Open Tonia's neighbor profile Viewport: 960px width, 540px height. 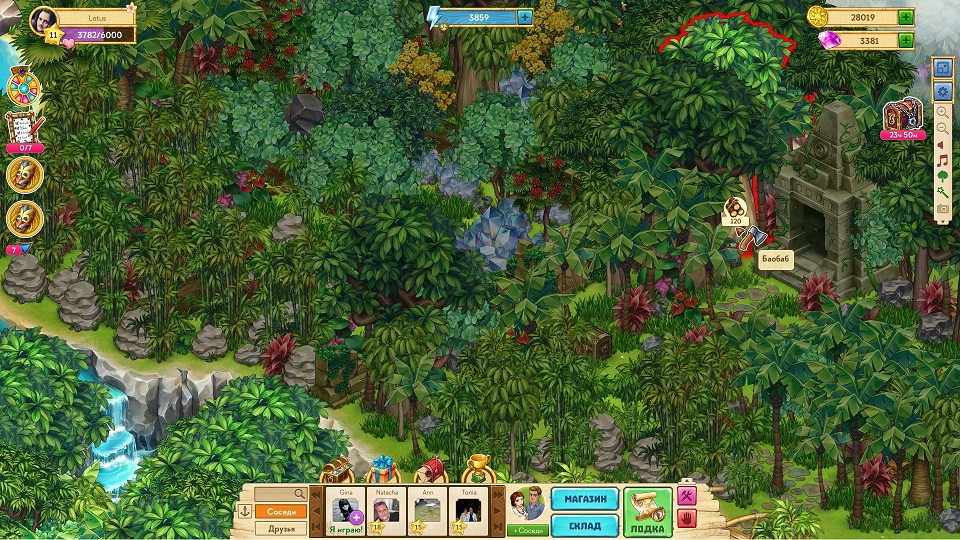[469, 511]
